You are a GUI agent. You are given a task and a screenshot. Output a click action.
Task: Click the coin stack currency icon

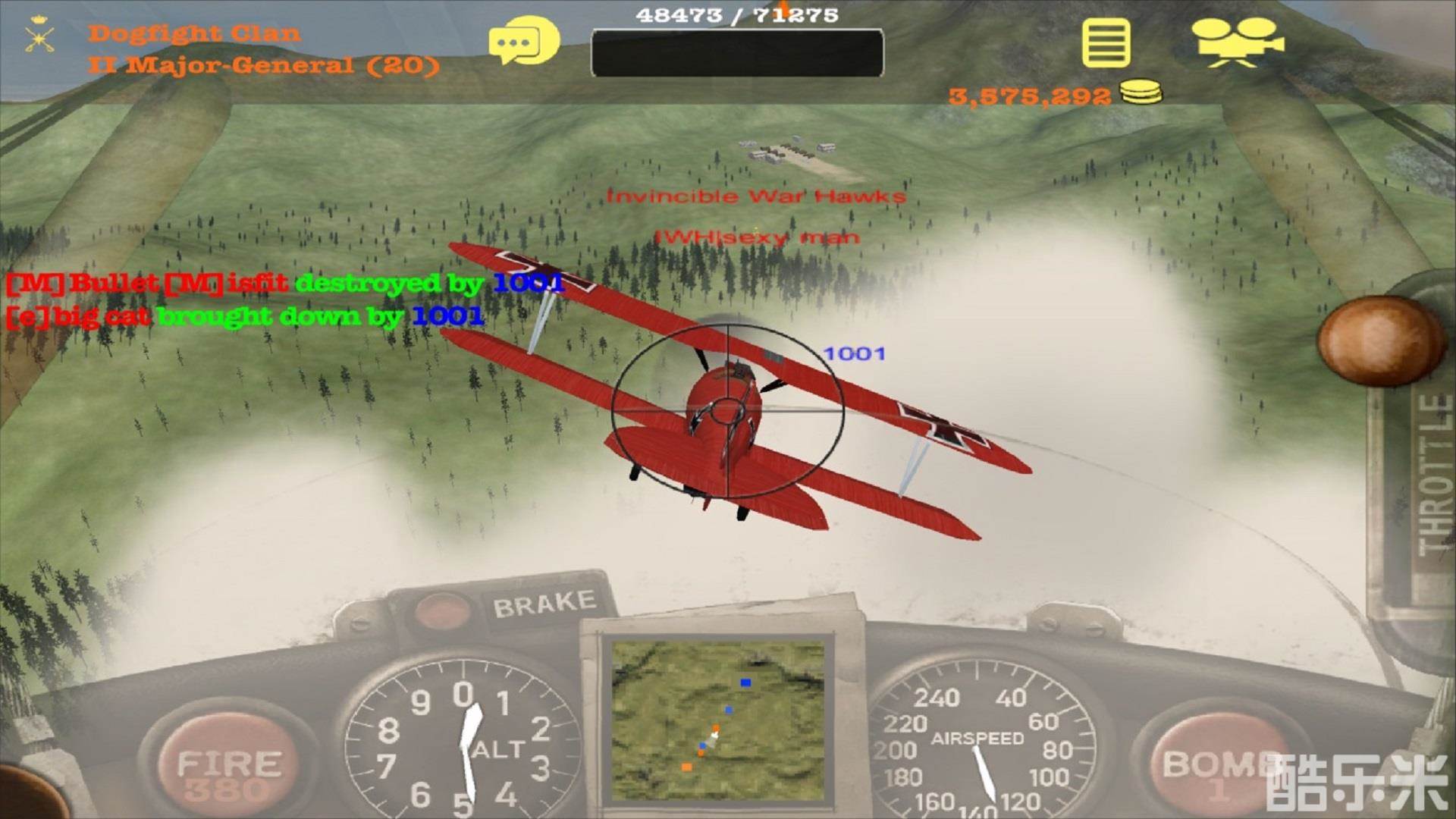(x=1140, y=93)
